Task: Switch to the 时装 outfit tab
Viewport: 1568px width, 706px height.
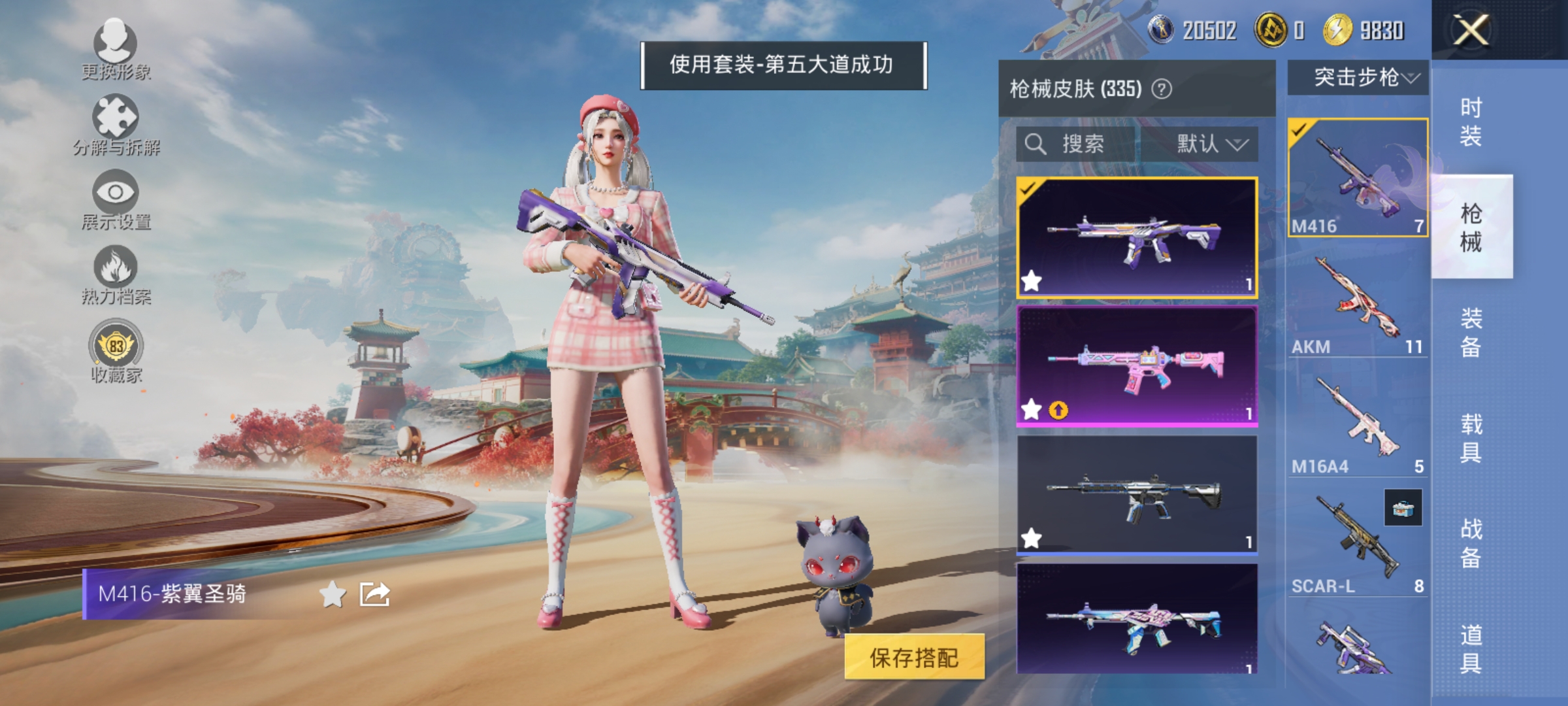Action: 1472,121
